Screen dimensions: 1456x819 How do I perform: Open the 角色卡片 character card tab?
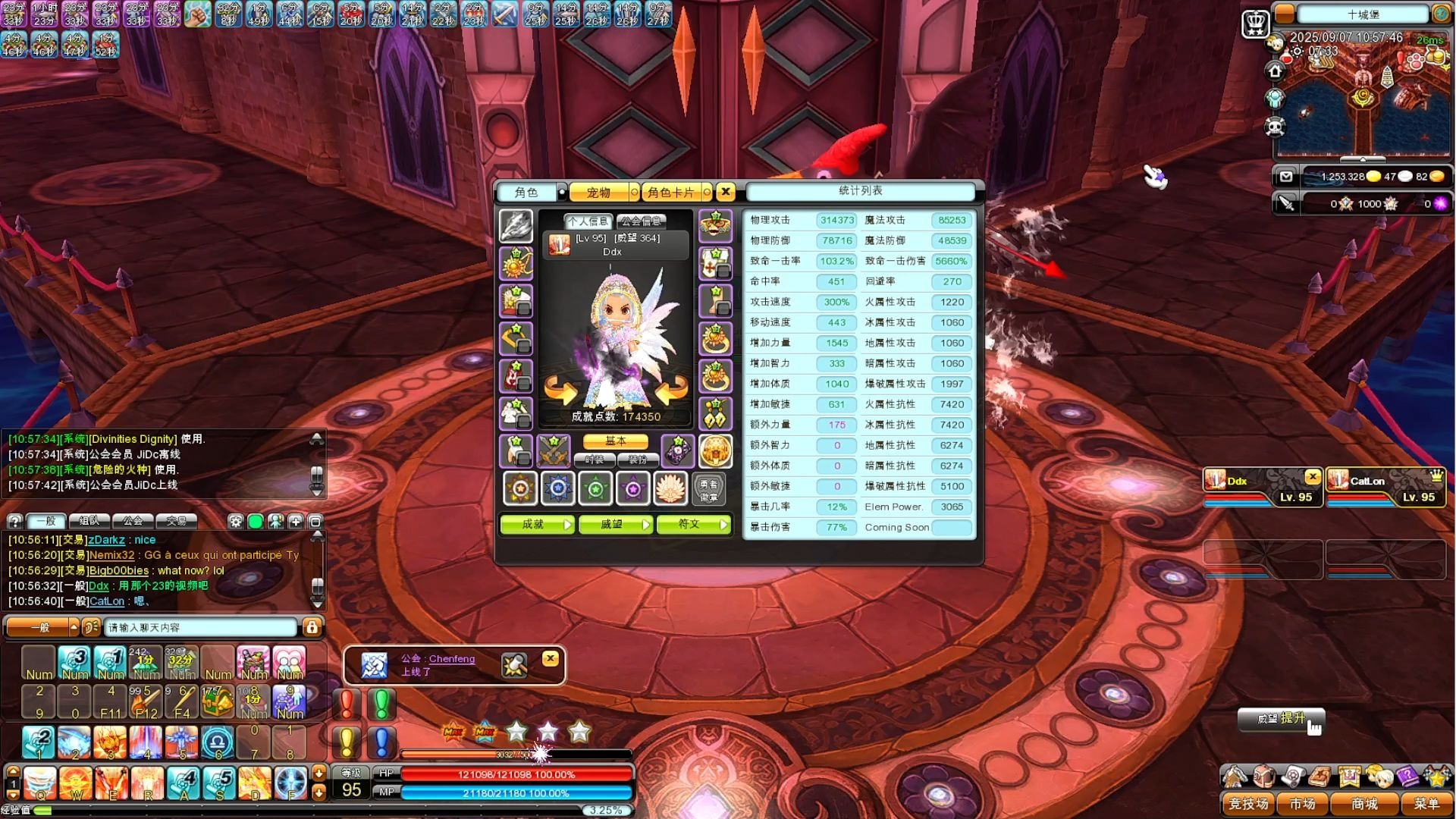(x=670, y=193)
